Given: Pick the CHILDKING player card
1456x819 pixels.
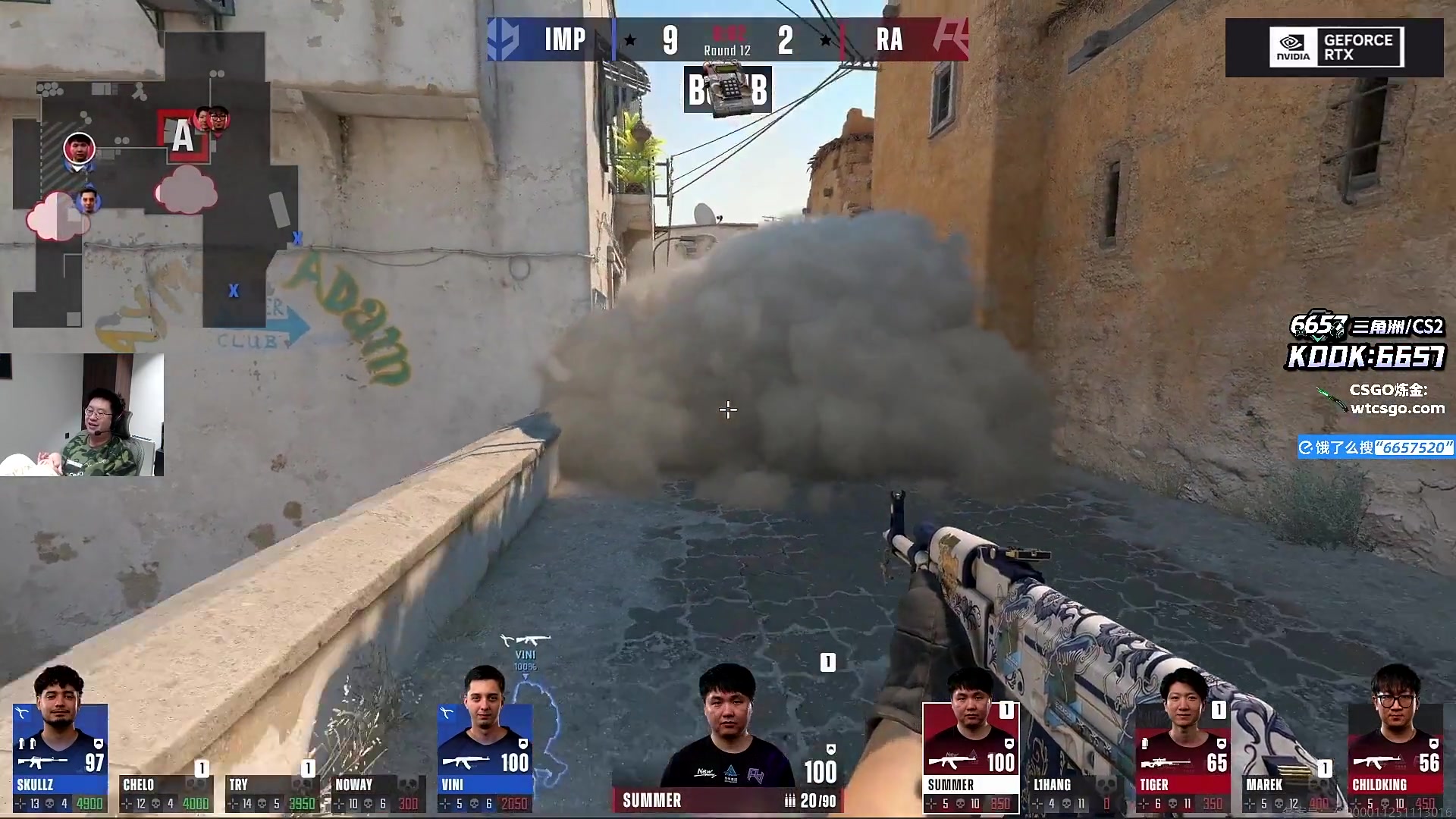Looking at the screenshot, I should point(1395,757).
